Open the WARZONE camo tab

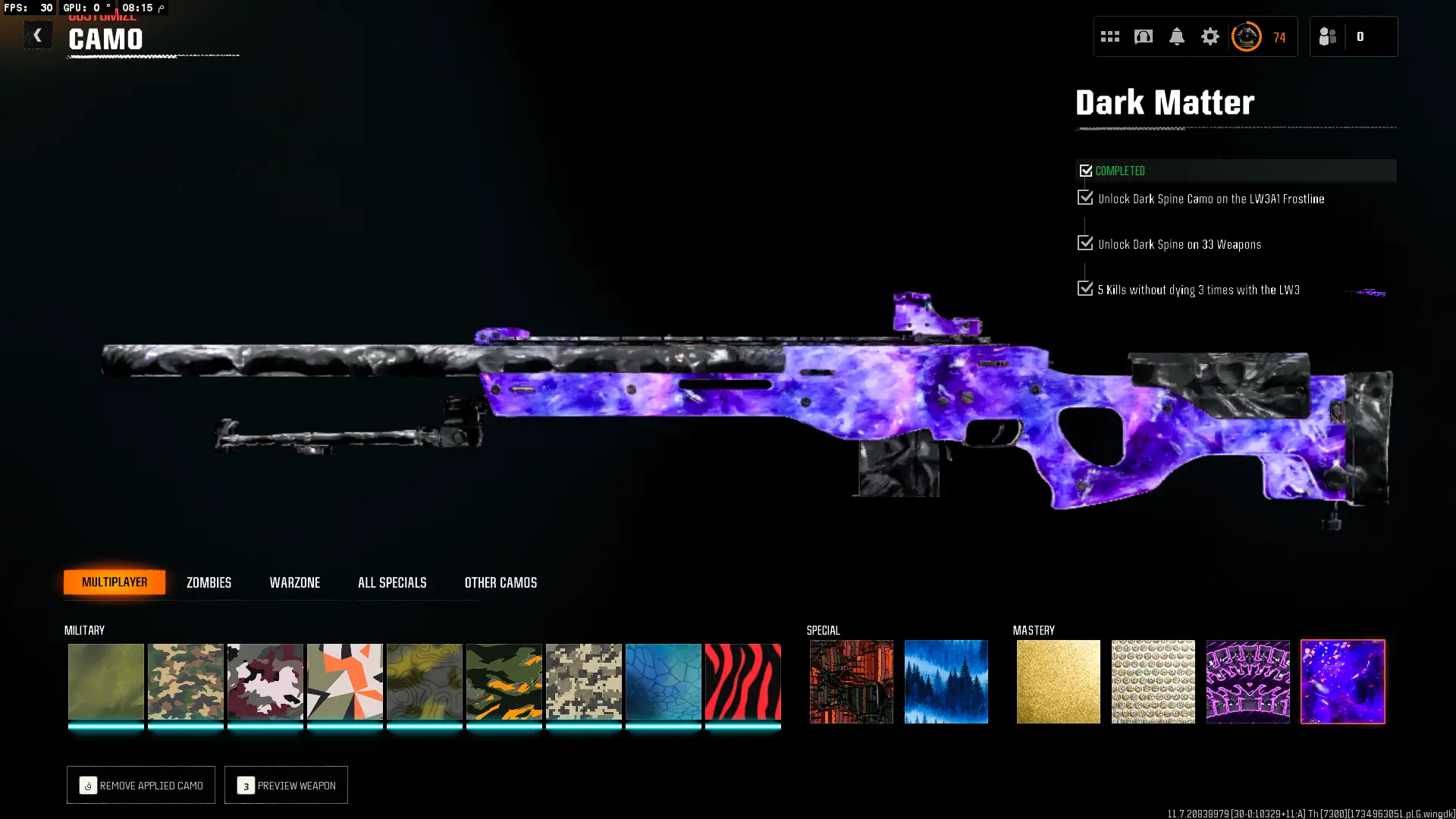(295, 582)
